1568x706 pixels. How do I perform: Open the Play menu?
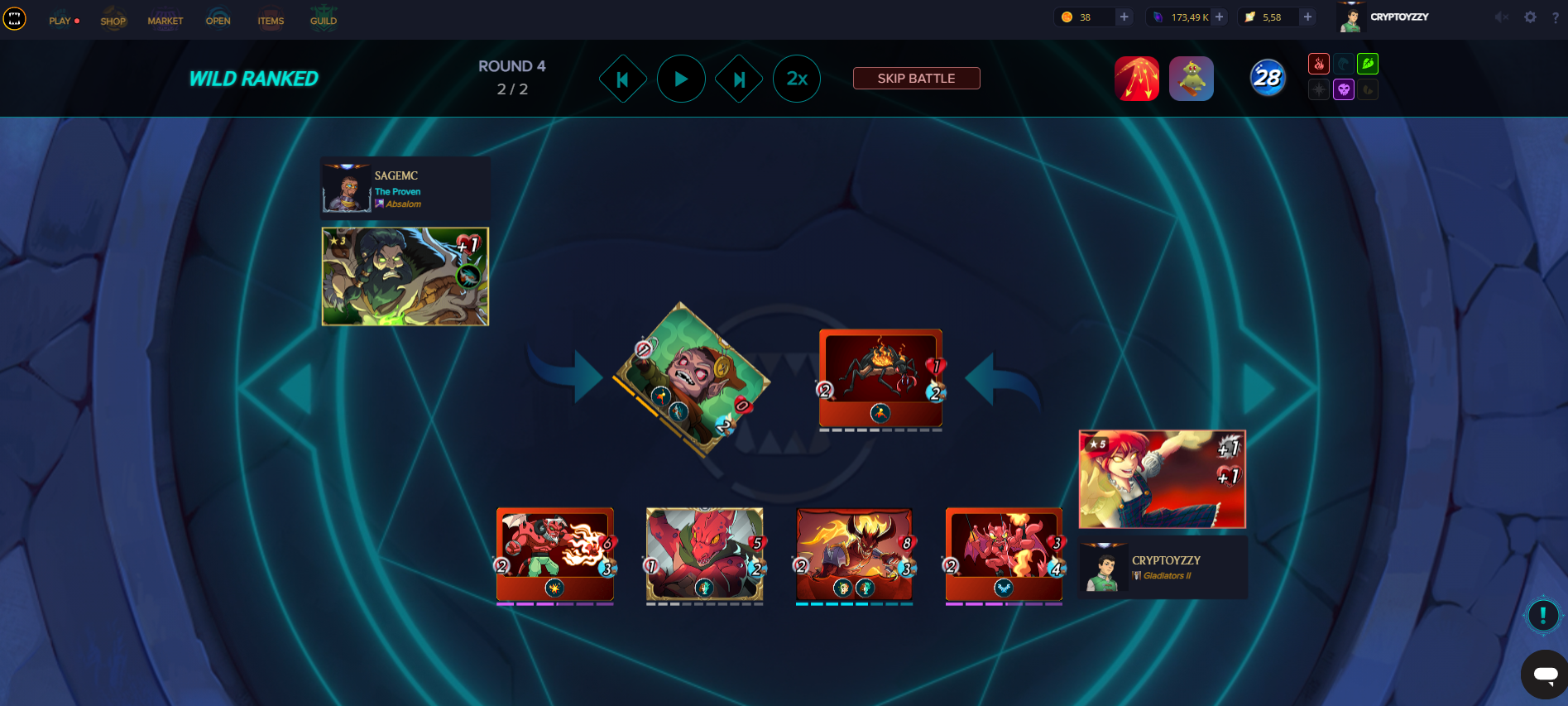pos(60,21)
